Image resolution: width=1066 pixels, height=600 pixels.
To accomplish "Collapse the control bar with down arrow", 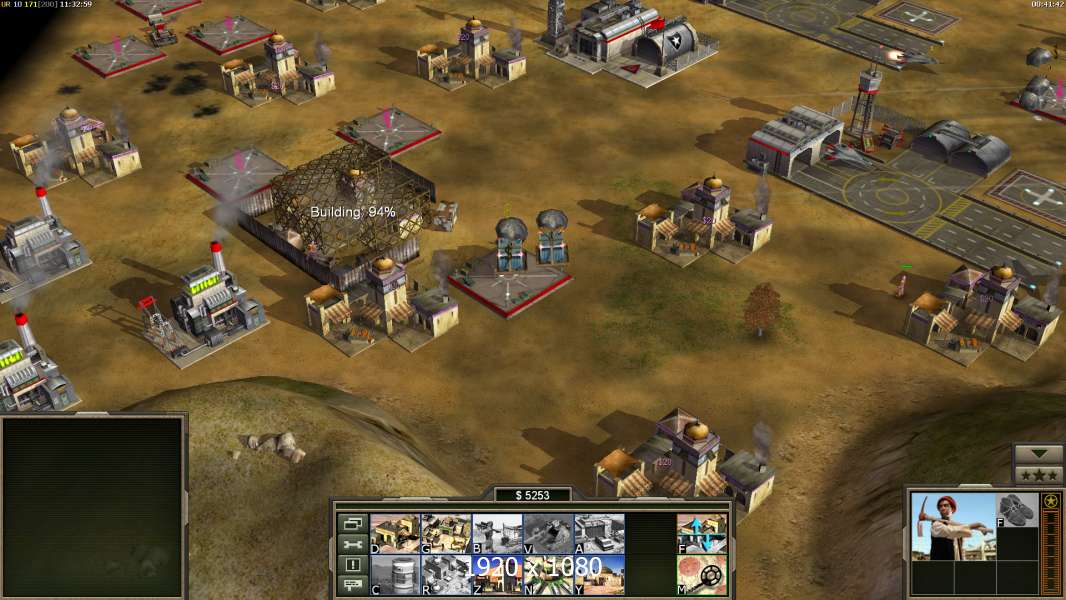I will pos(1039,454).
